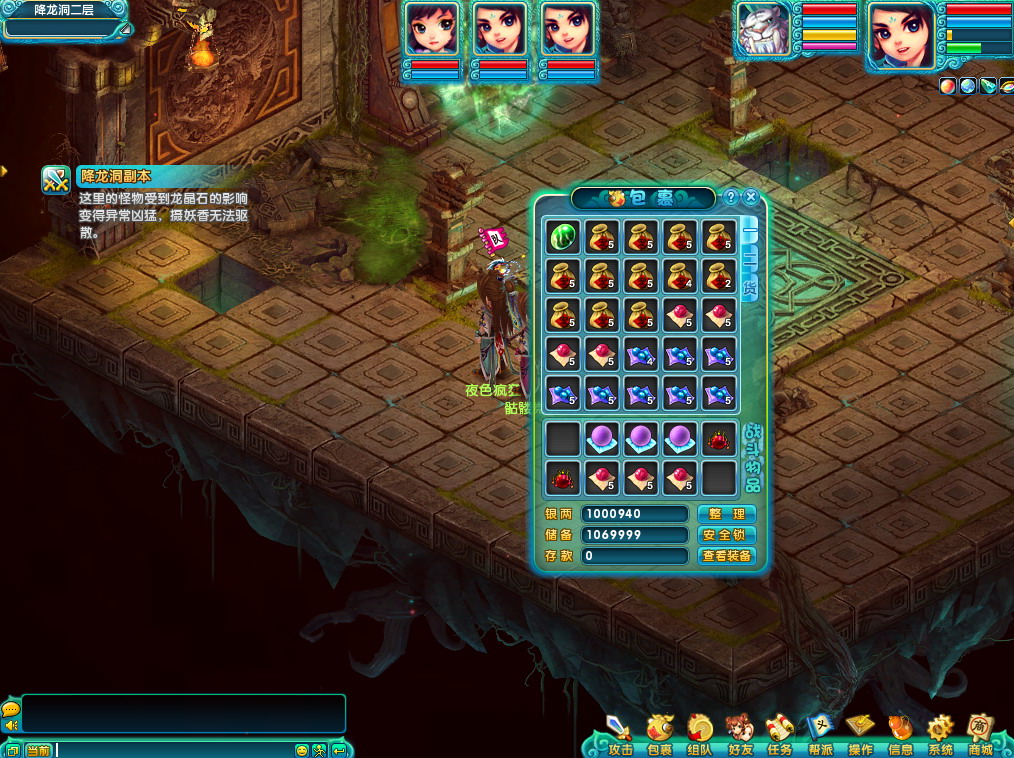
Task: Open the 攻击 attack menu
Action: [620, 733]
